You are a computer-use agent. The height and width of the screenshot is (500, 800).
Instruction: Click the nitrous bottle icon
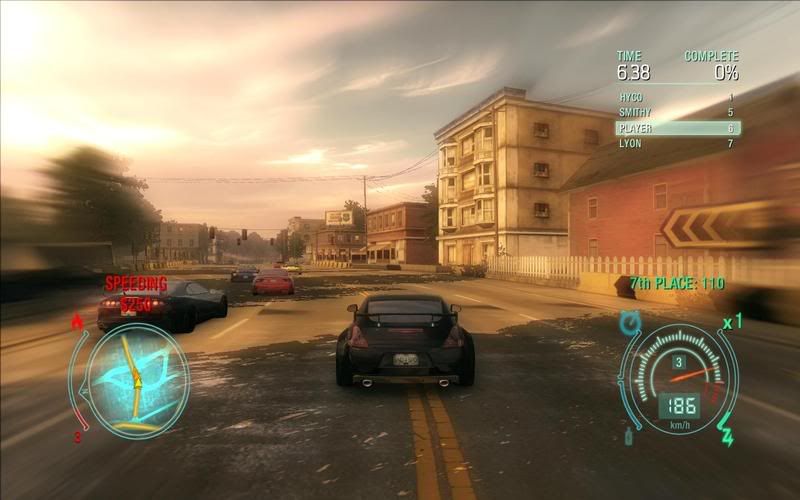tap(629, 436)
